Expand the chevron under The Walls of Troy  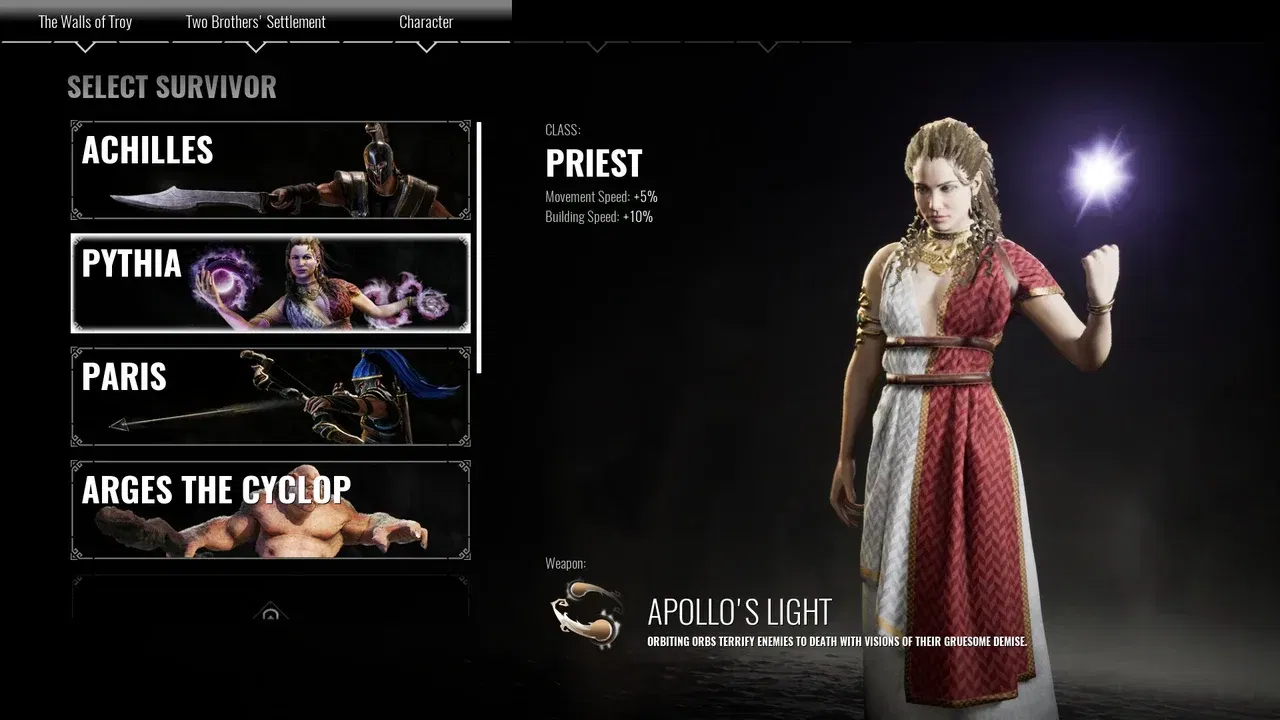pyautogui.click(x=84, y=44)
